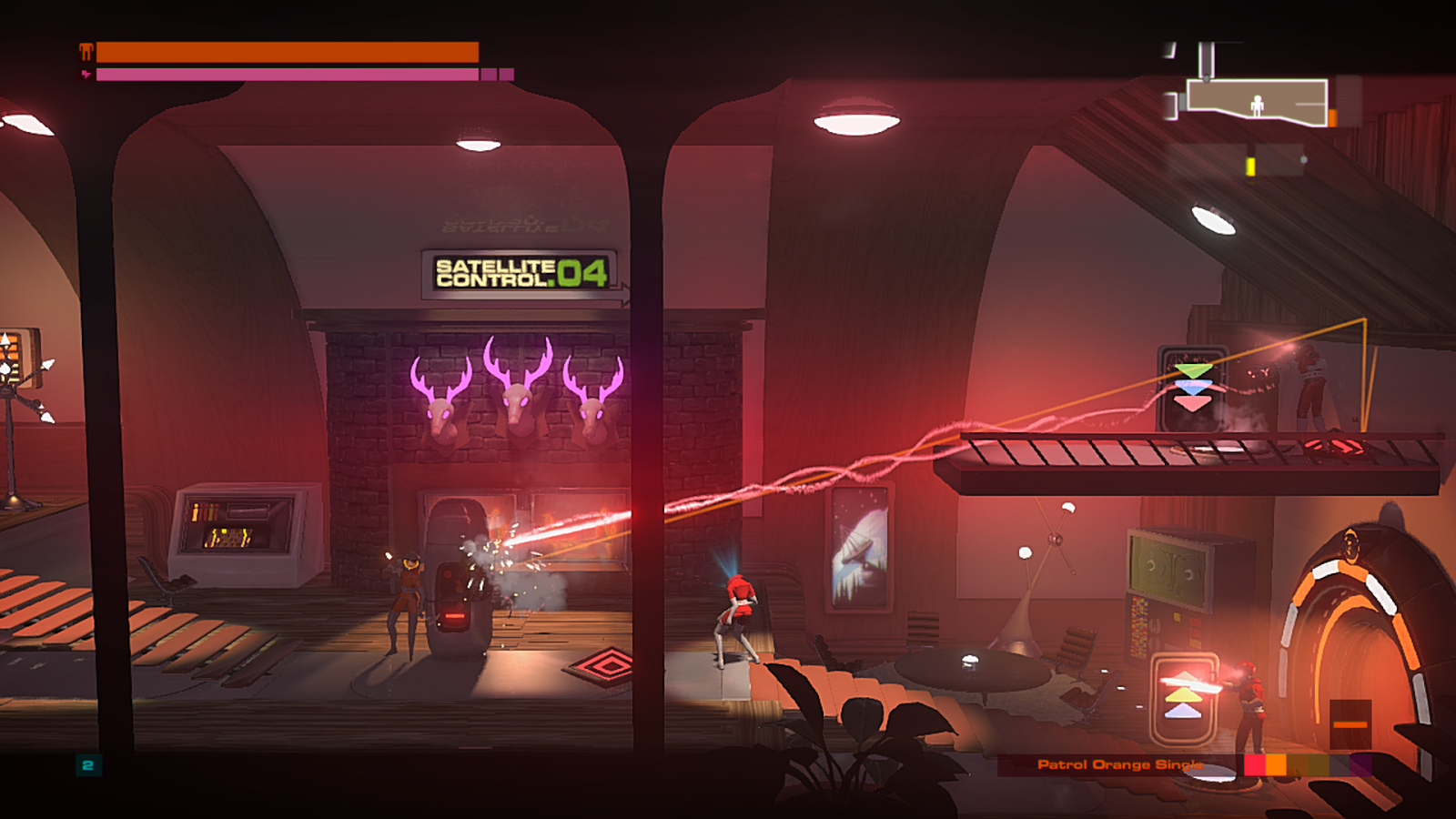
Task: Open the room minimap
Action: pyautogui.click(x=1256, y=98)
